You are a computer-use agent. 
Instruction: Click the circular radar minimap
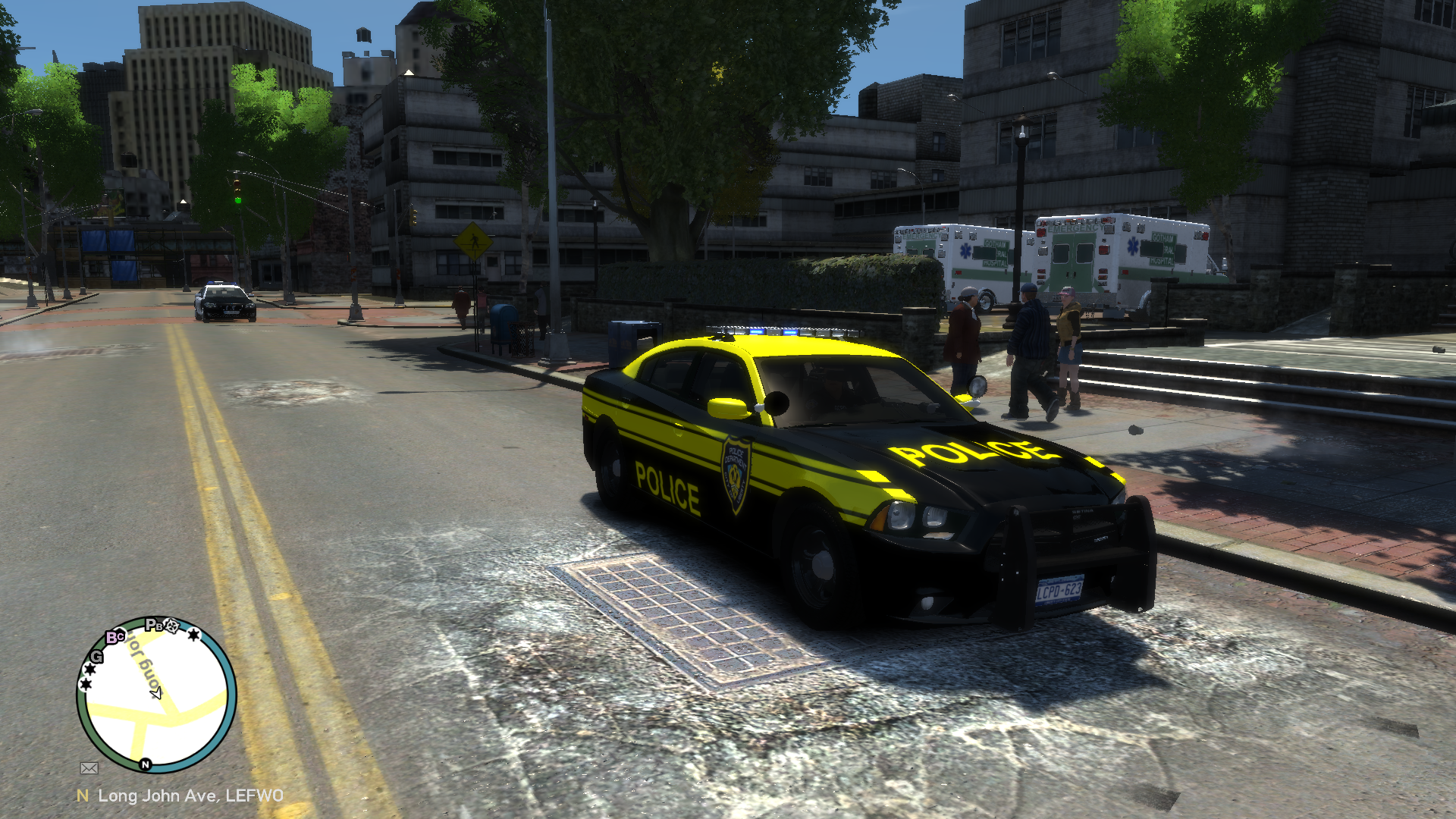pyautogui.click(x=156, y=695)
